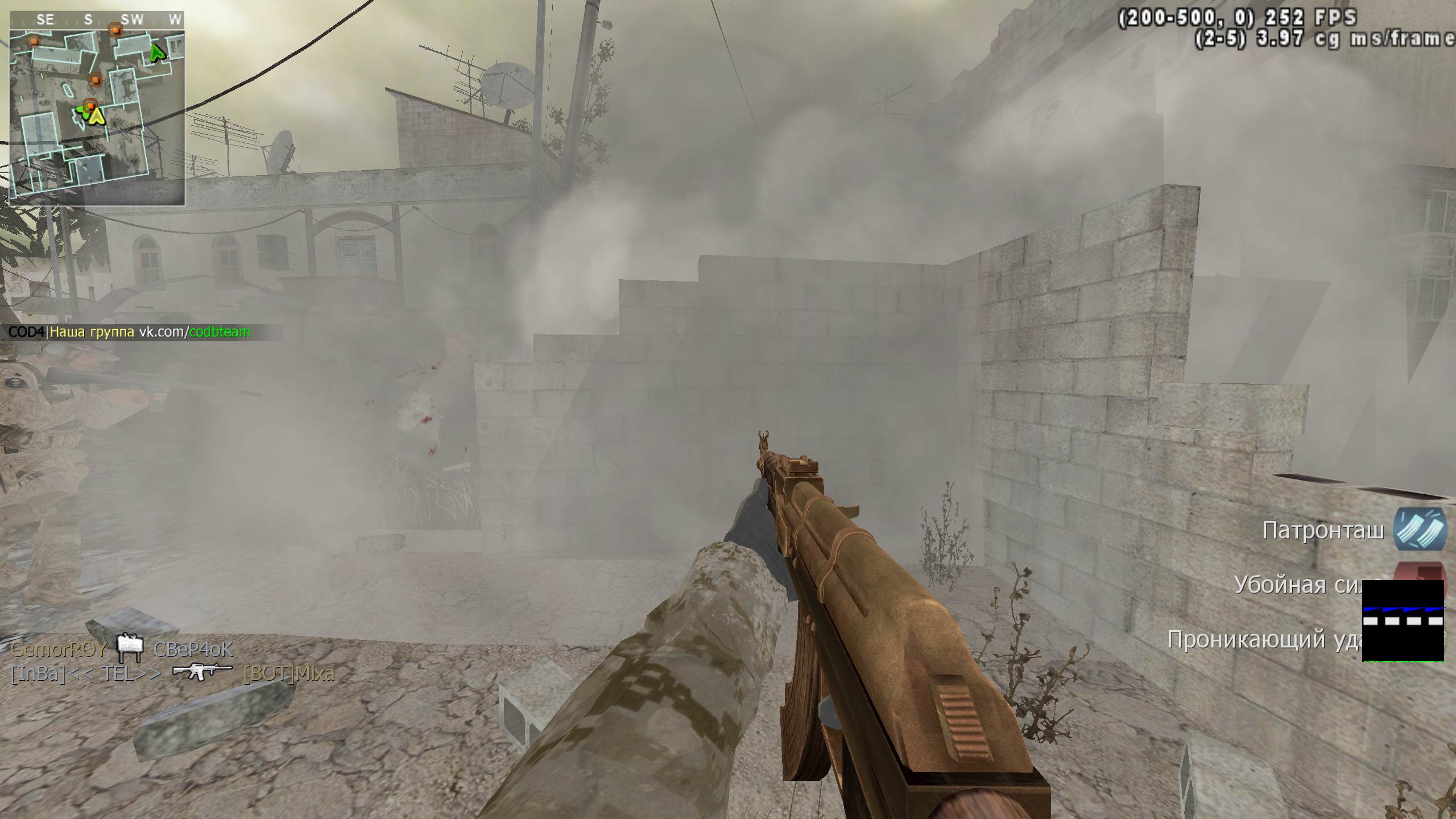Click the minimap in the corner
This screenshot has height=819, width=1456.
[x=97, y=109]
